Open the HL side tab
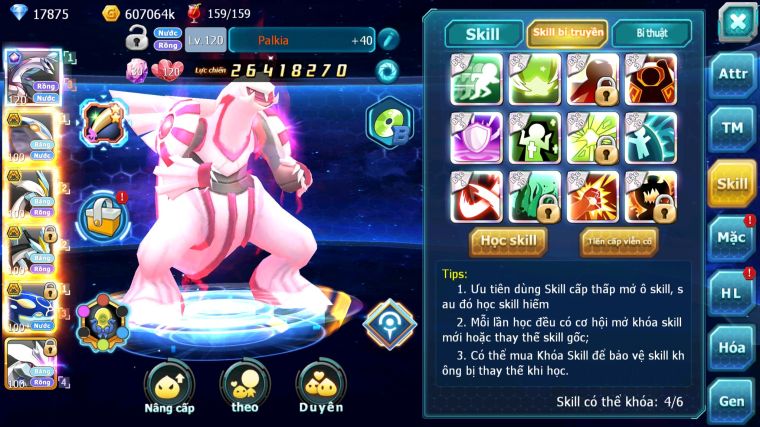This screenshot has height=427, width=760. click(732, 293)
